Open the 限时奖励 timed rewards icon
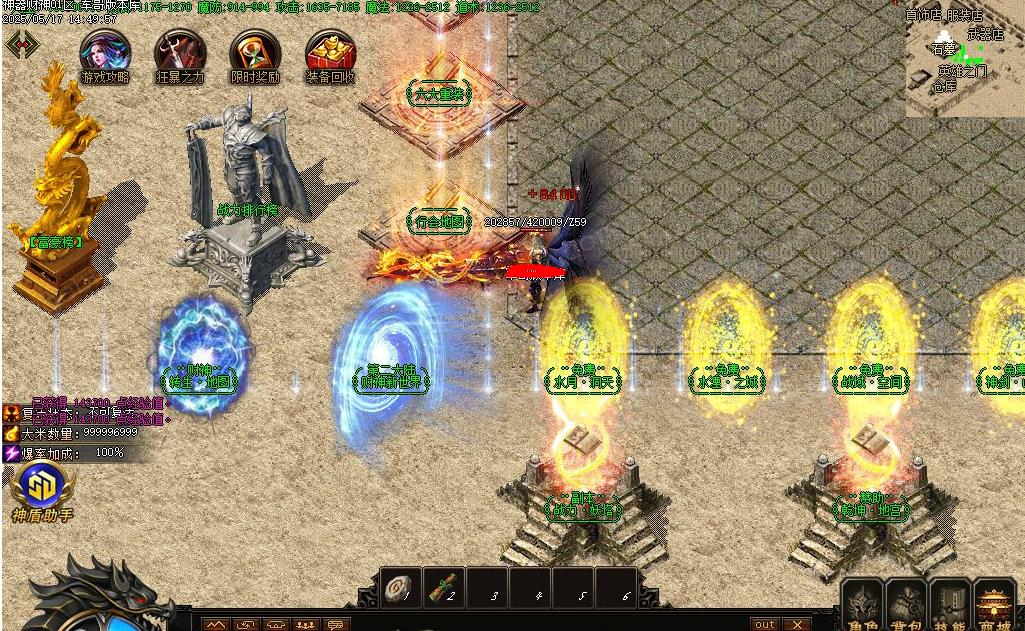 pyautogui.click(x=255, y=54)
